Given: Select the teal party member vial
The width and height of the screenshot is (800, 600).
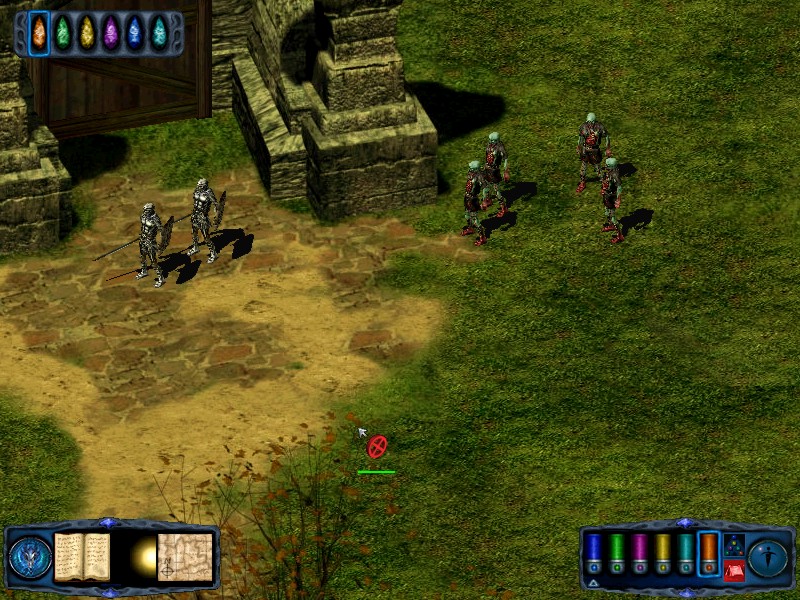Looking at the screenshot, I should (x=686, y=554).
